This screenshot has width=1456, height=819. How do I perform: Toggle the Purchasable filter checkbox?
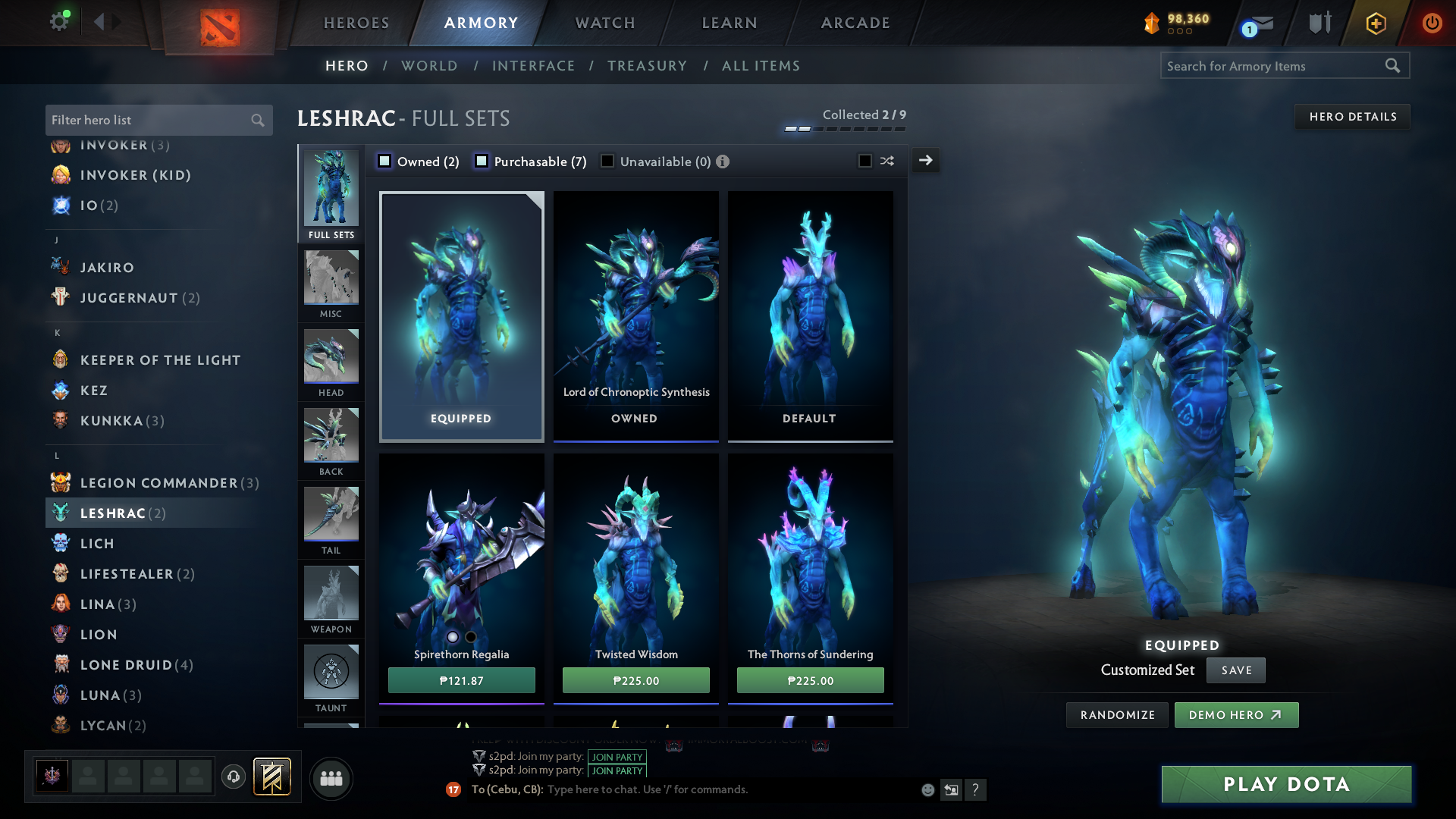point(482,161)
